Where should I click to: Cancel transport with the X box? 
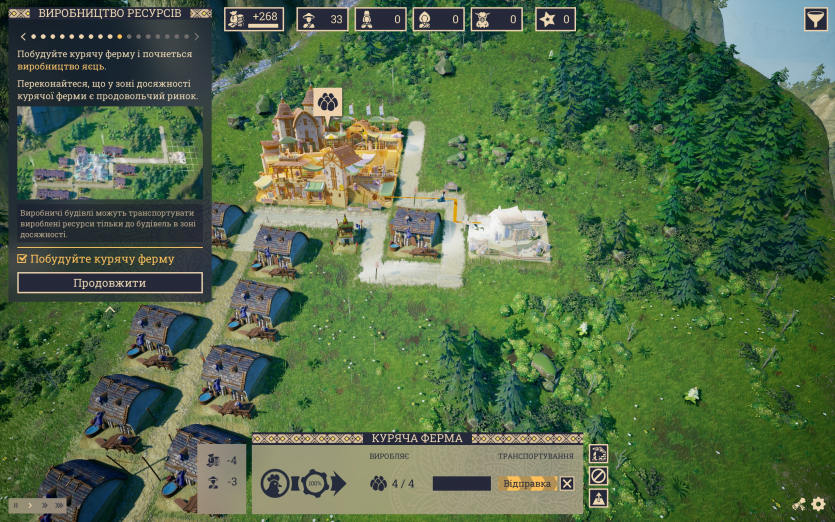point(567,484)
